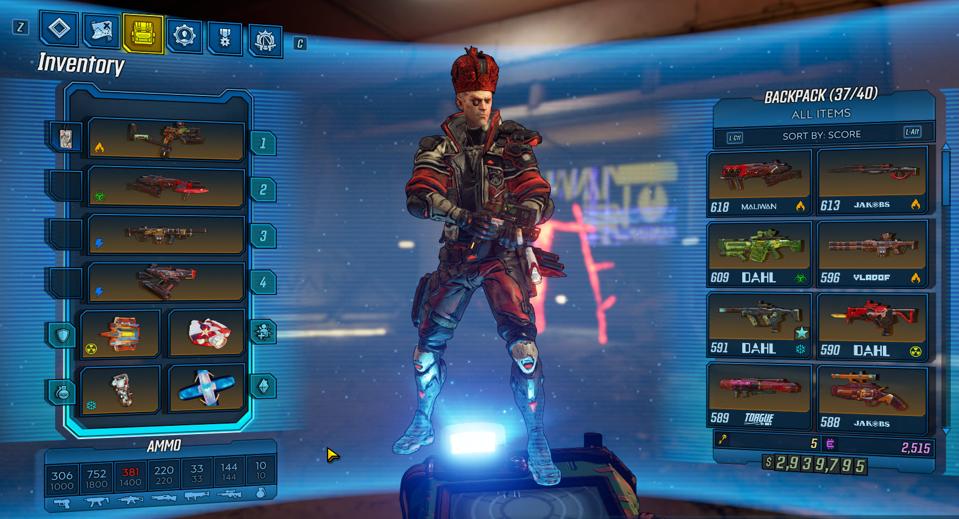Open the last tab with the circular emblem

[x=265, y=41]
